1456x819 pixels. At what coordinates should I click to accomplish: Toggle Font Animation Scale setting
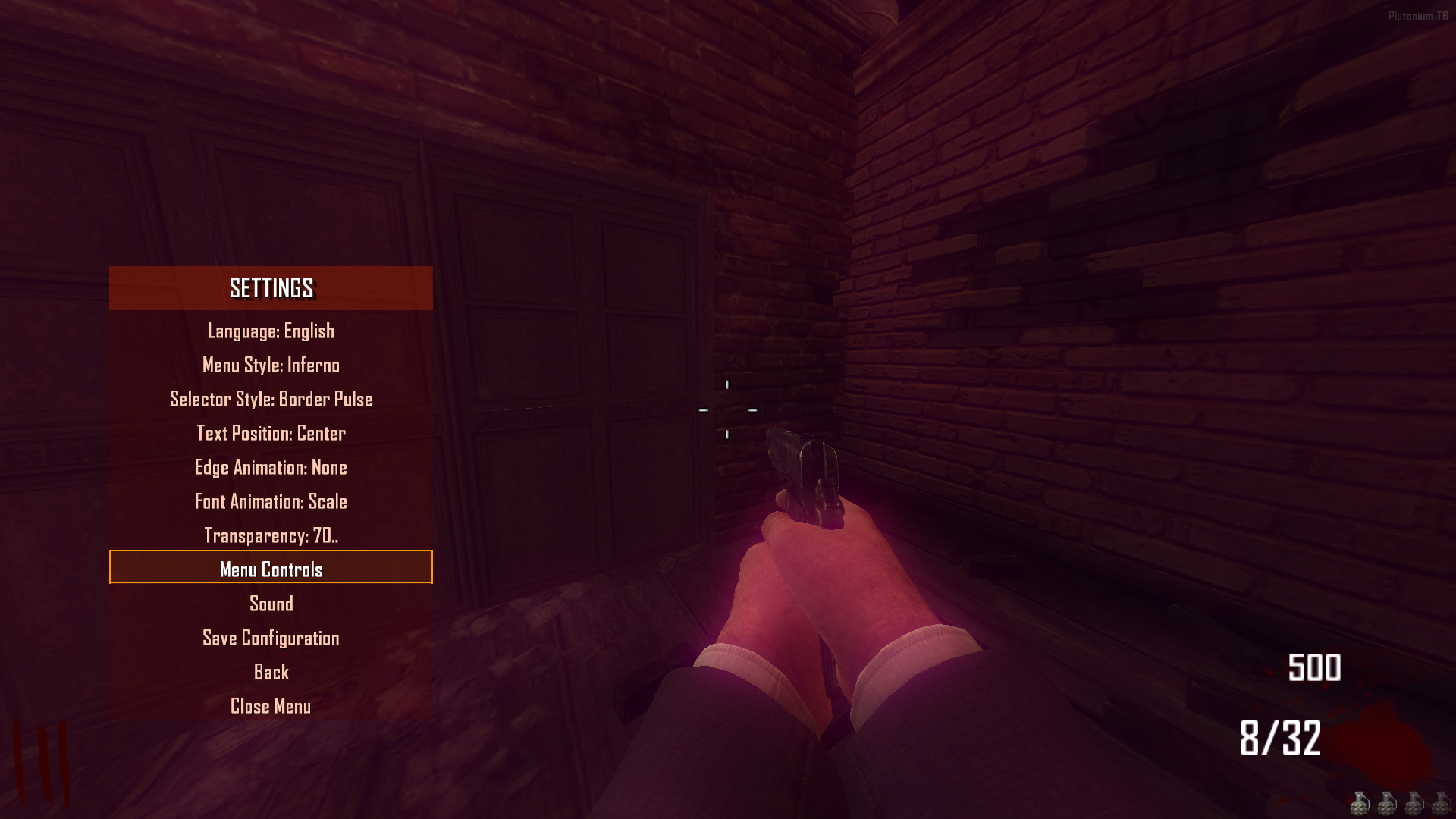pos(271,502)
